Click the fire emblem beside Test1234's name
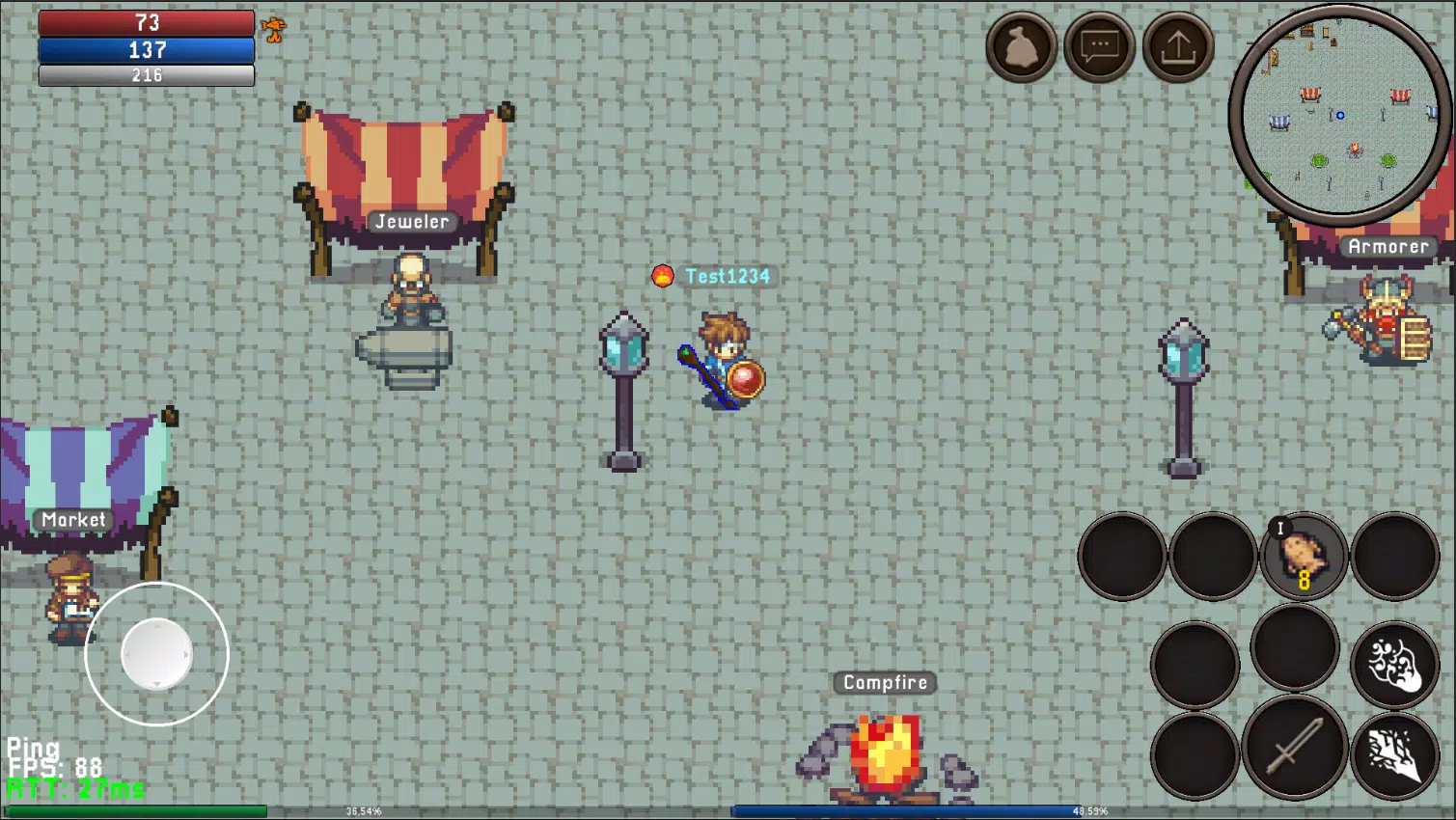 pos(665,276)
